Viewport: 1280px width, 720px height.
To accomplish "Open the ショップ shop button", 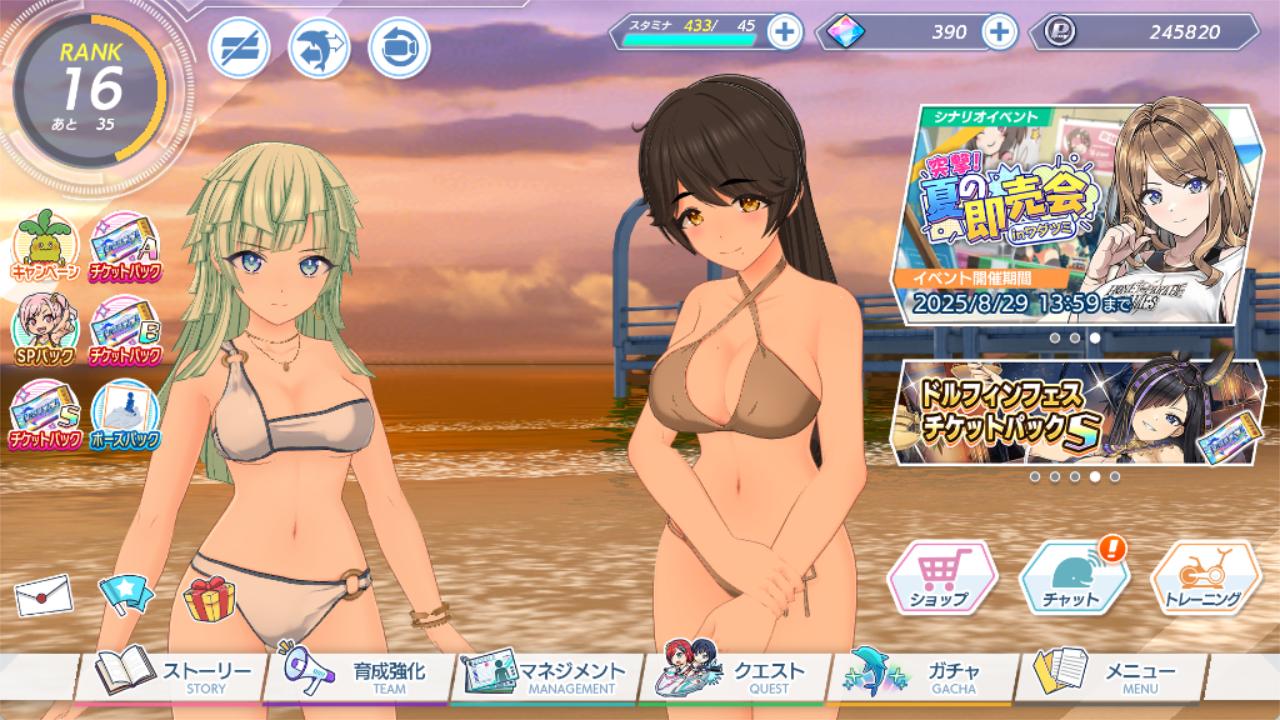I will [940, 579].
